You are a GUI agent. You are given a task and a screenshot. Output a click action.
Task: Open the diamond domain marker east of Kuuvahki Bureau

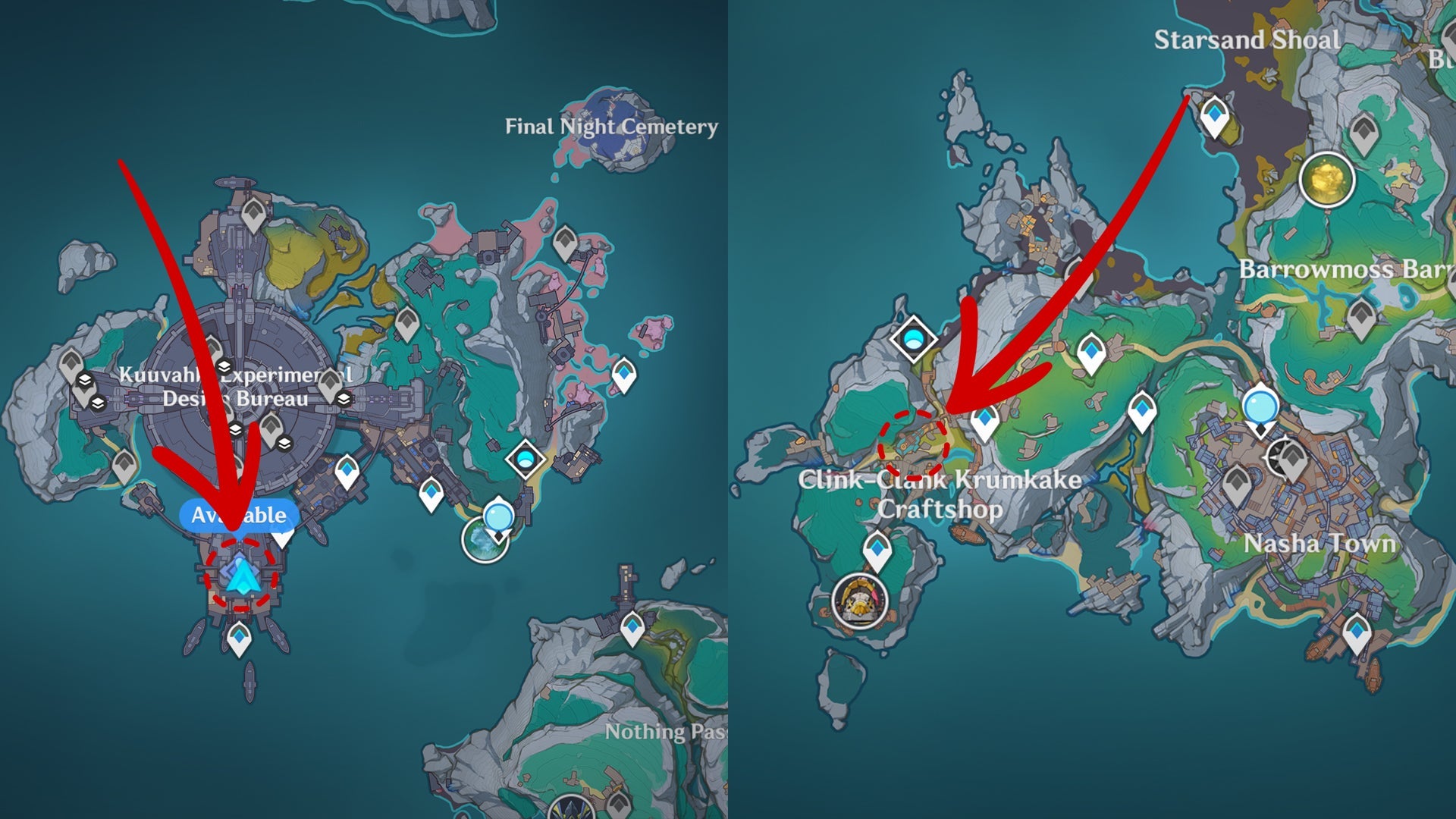point(526,458)
